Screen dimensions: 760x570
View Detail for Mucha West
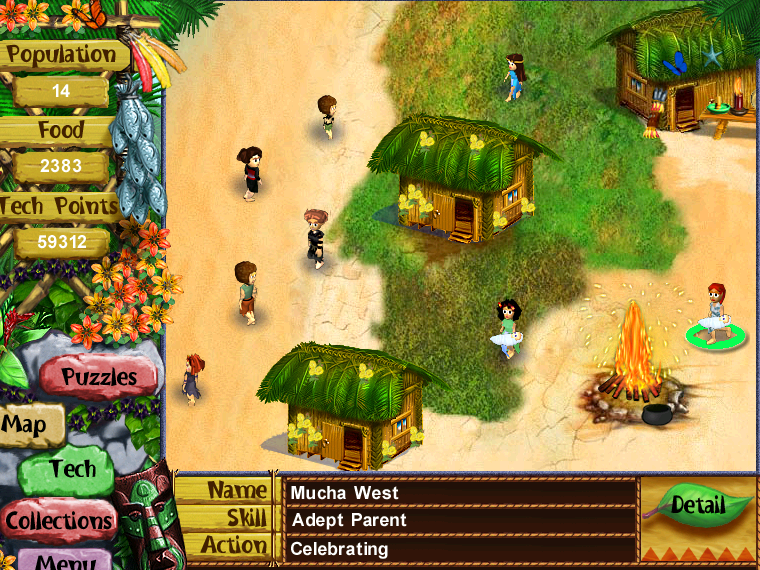pos(697,506)
